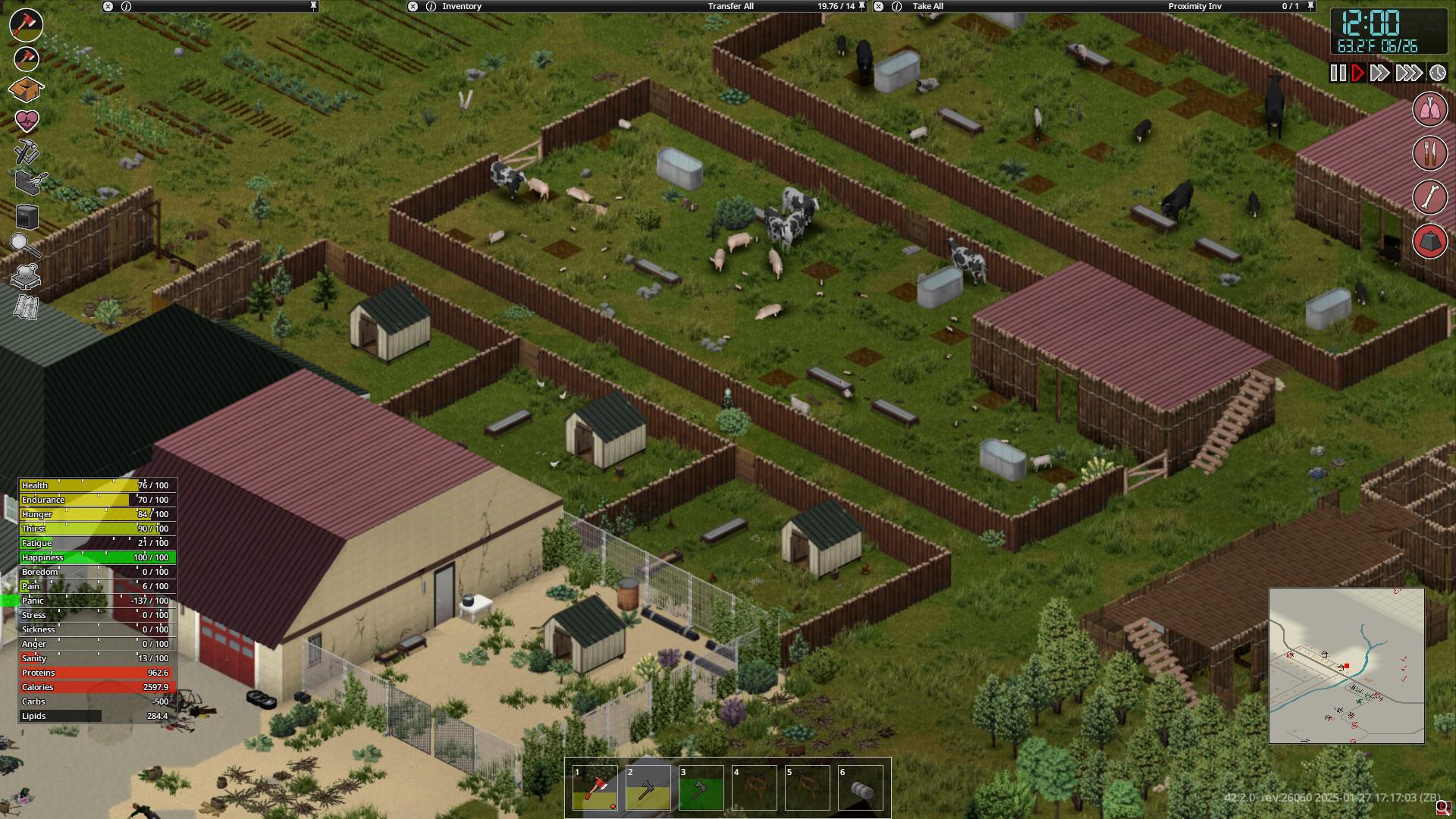Enable foraging with the magnifying glass icon

click(x=25, y=243)
